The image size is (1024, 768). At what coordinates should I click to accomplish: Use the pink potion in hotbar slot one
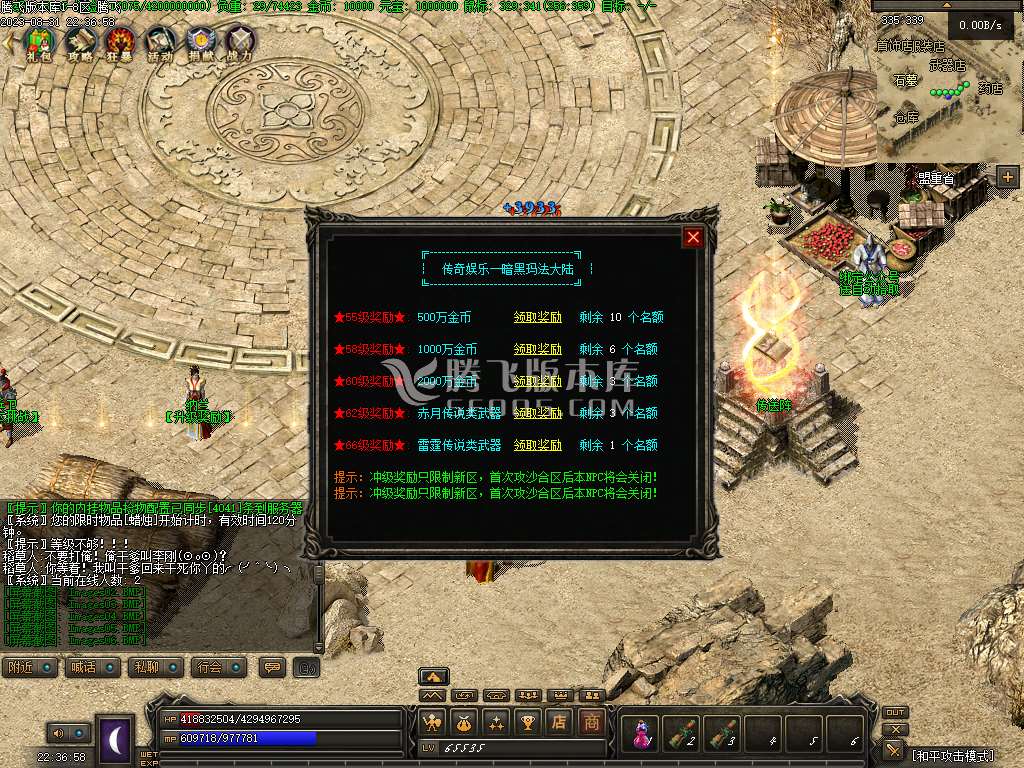(x=640, y=735)
